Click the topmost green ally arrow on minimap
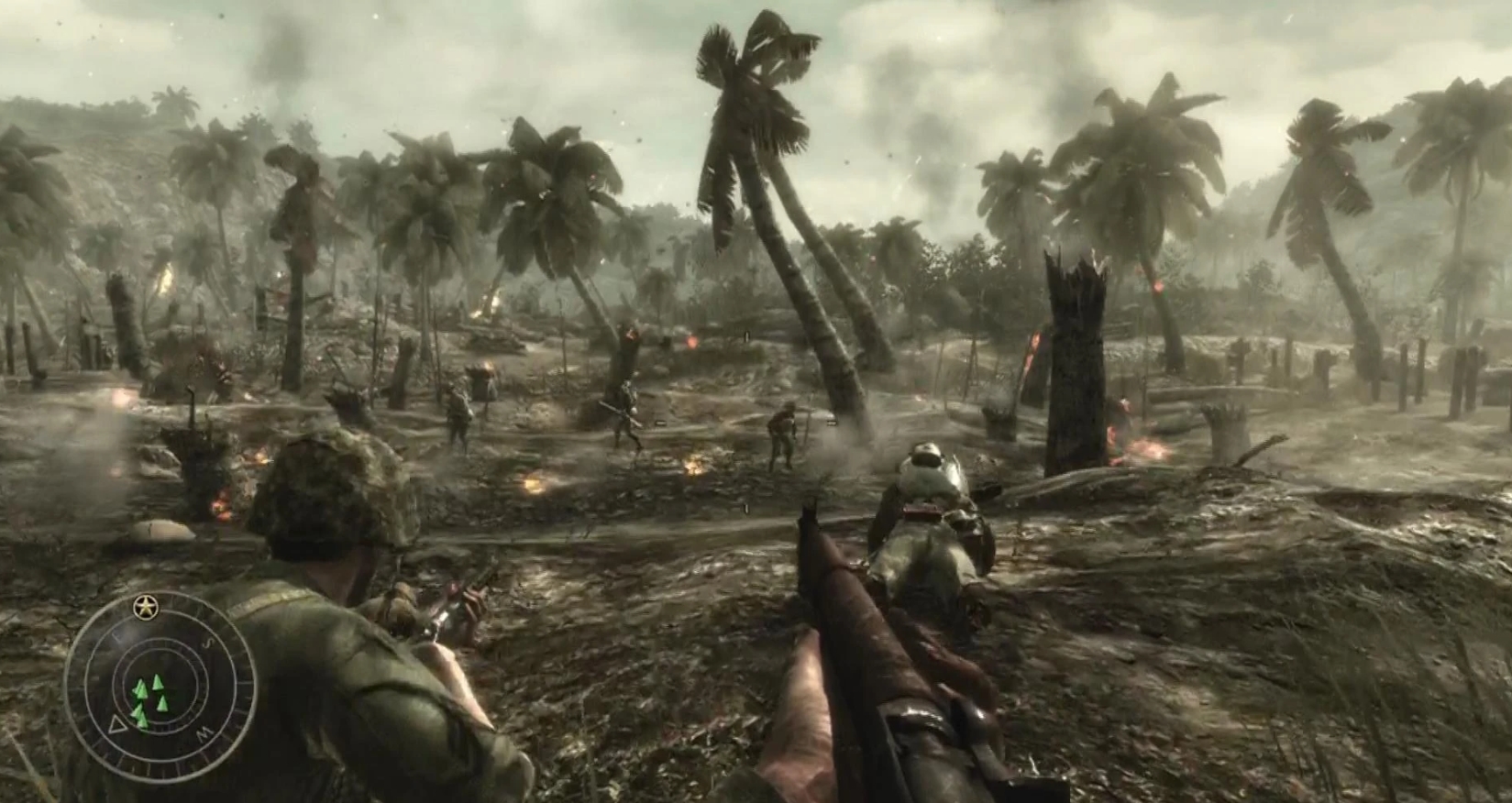The image size is (1512, 803). (x=157, y=682)
